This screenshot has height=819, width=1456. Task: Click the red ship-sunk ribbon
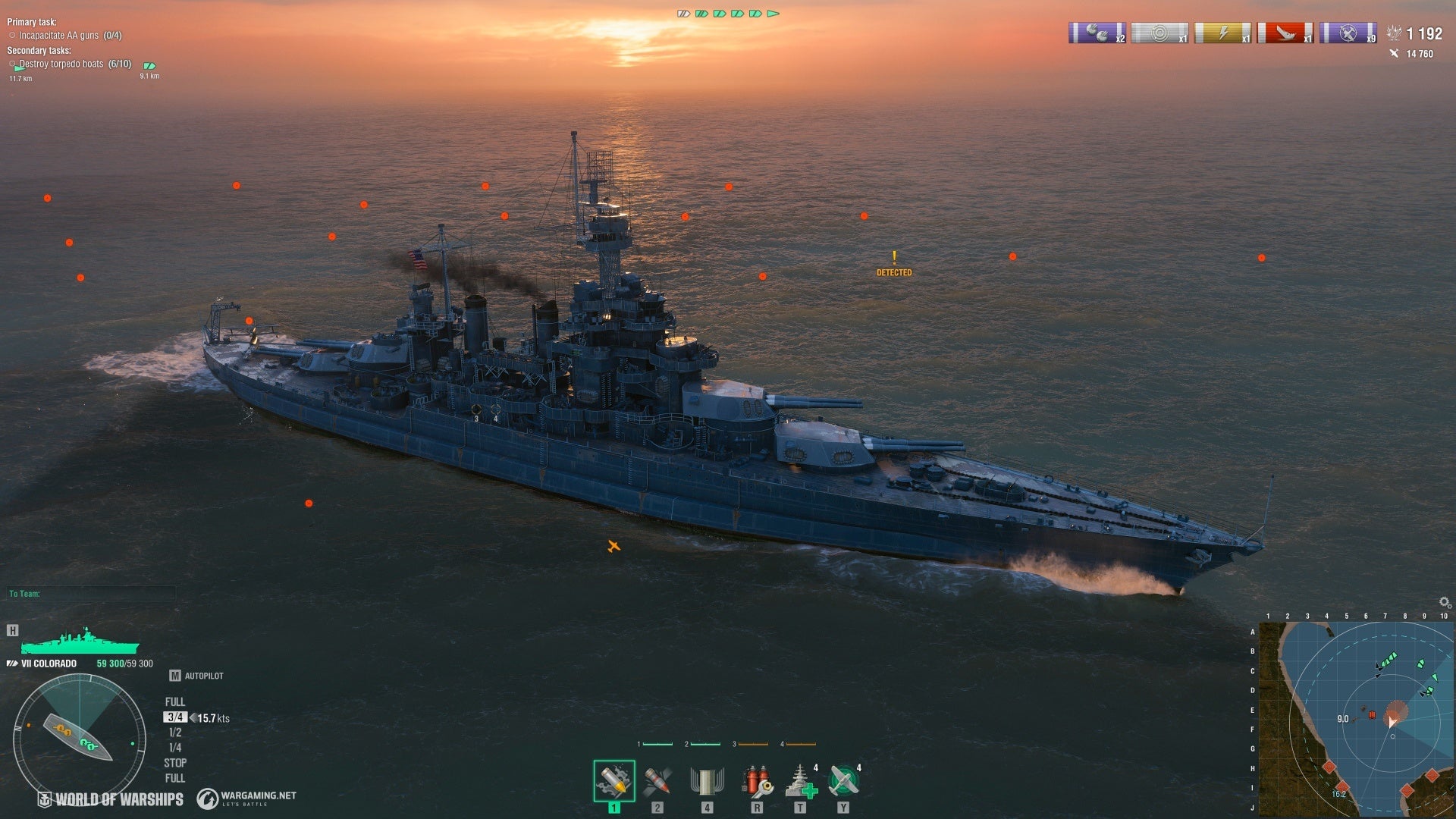click(1285, 33)
